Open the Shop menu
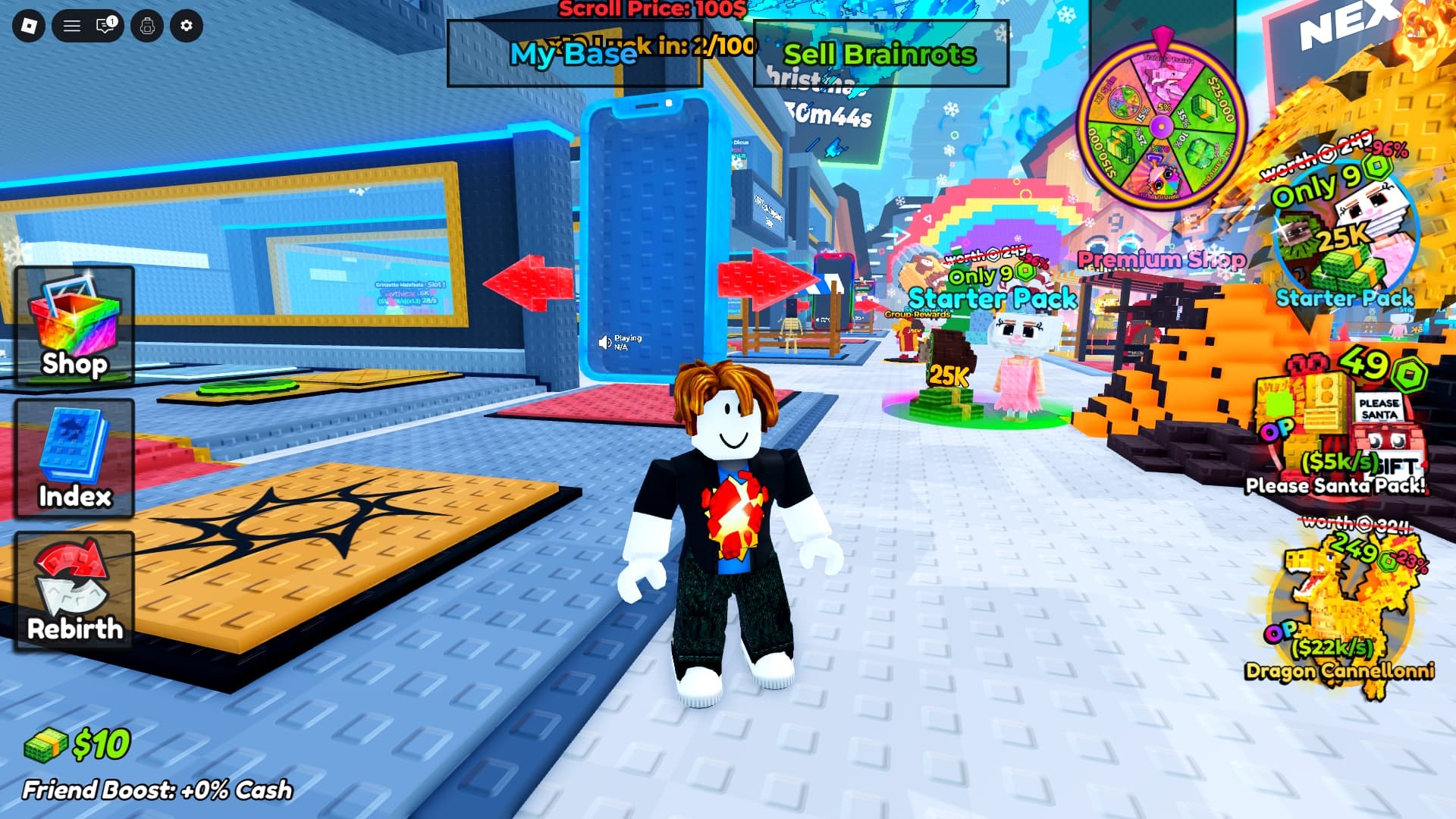 74,326
